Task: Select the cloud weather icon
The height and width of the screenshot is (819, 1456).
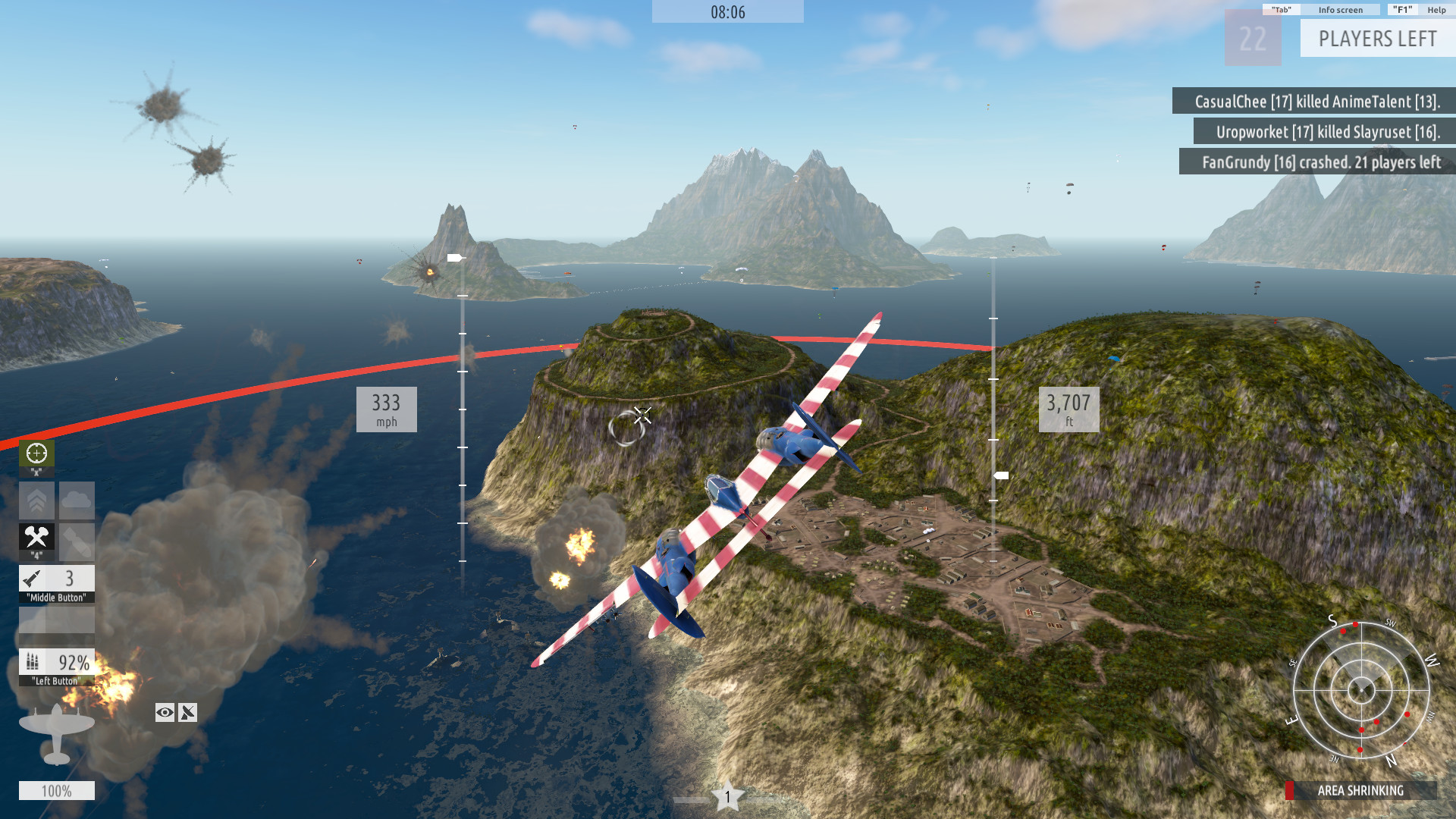Action: (76, 500)
